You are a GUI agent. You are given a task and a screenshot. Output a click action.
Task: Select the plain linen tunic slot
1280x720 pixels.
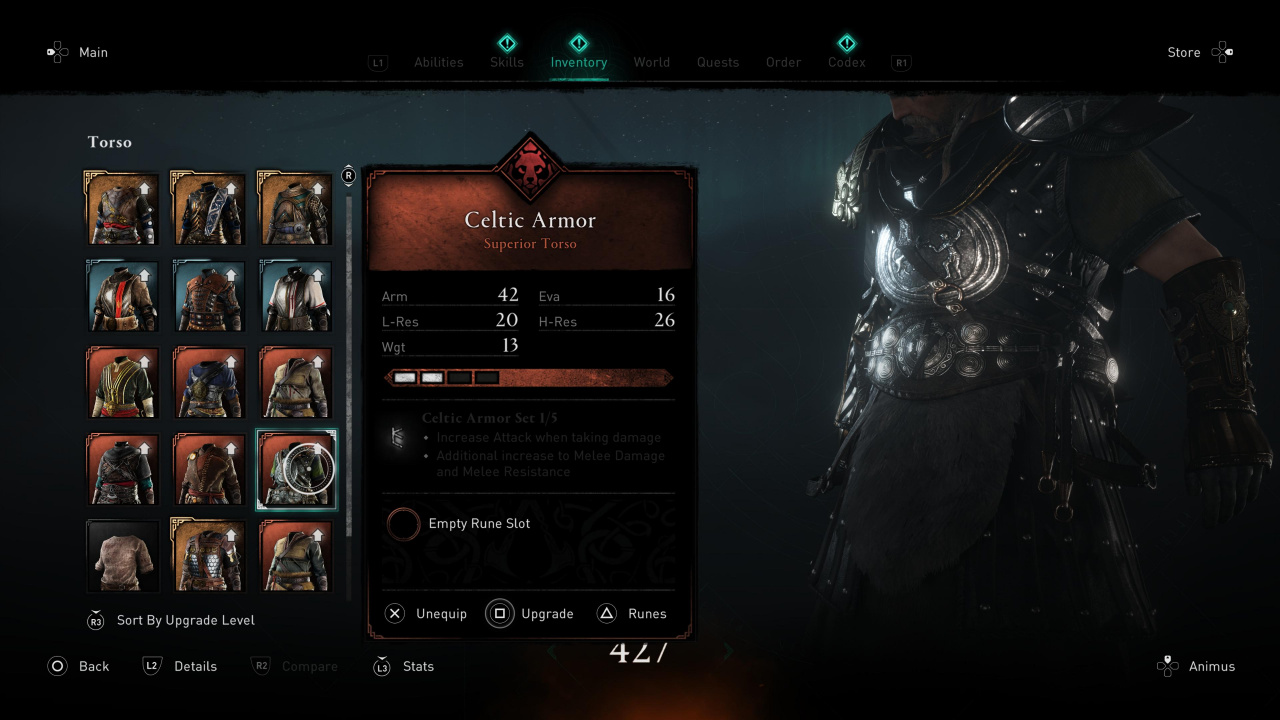122,556
